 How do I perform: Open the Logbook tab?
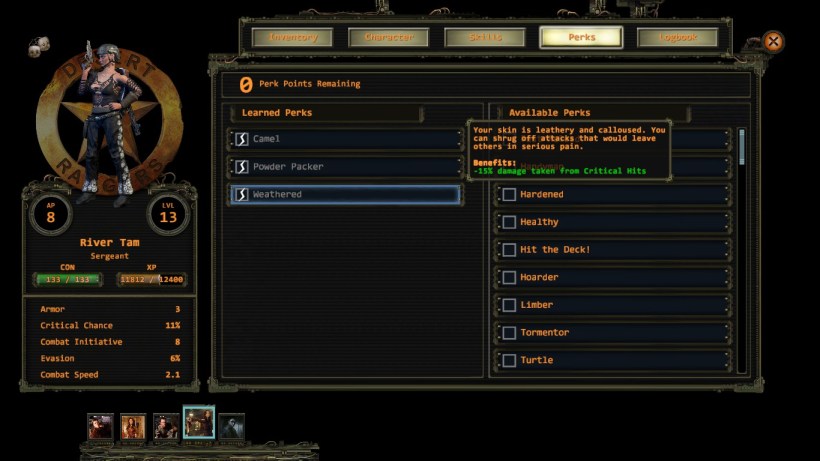(x=677, y=38)
